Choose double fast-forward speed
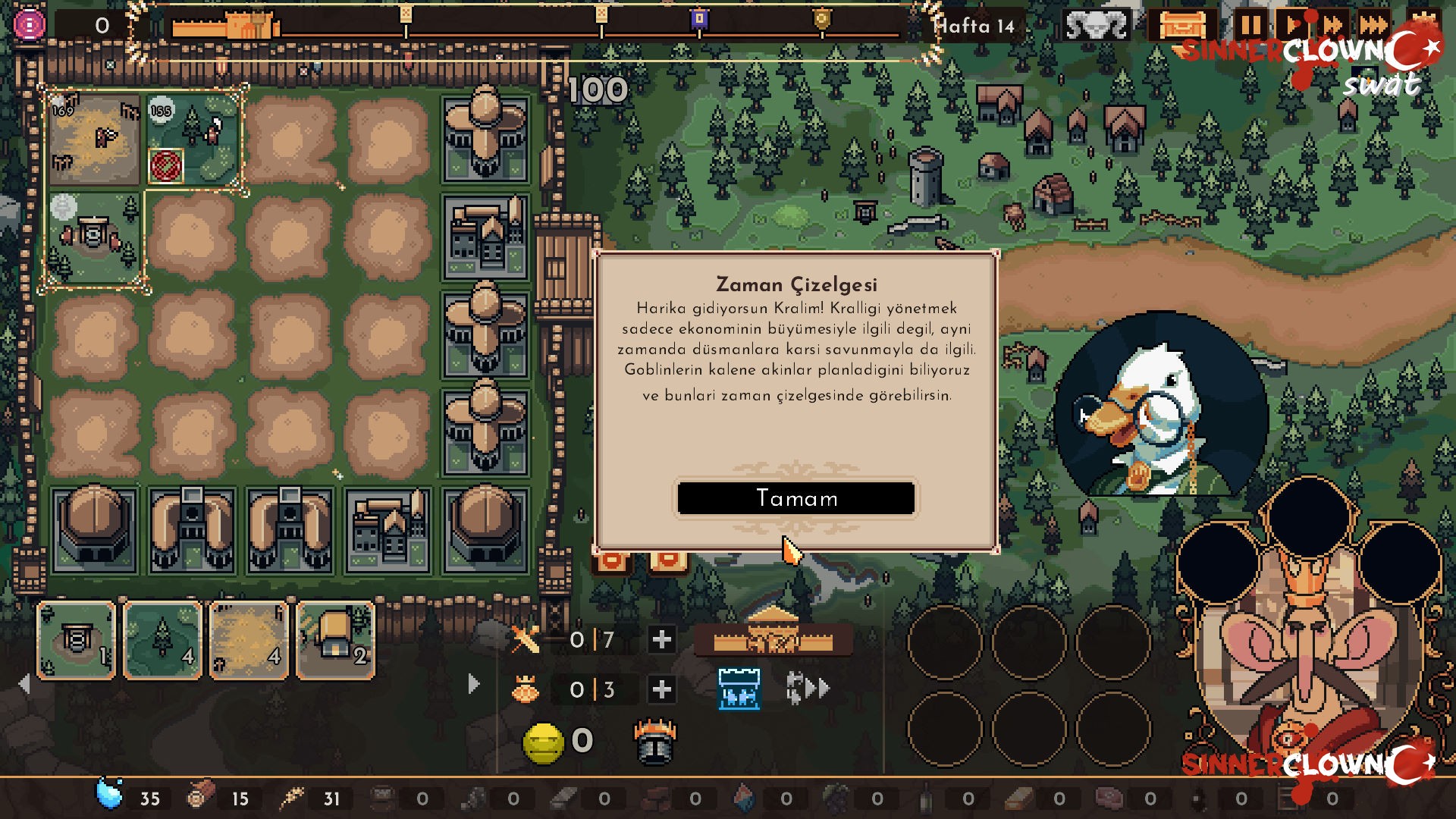 tap(1332, 26)
